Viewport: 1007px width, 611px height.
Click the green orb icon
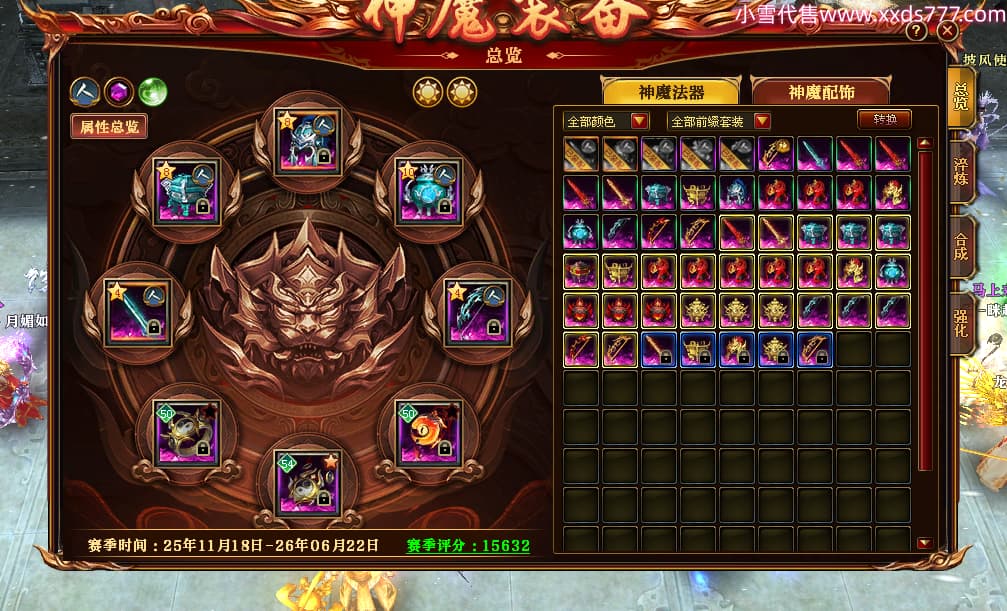(153, 92)
